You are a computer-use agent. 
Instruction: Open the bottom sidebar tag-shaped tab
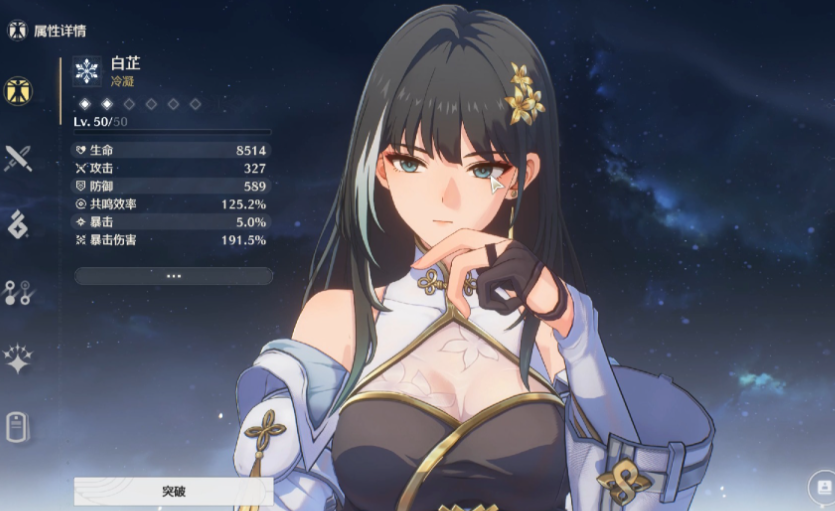[x=18, y=425]
